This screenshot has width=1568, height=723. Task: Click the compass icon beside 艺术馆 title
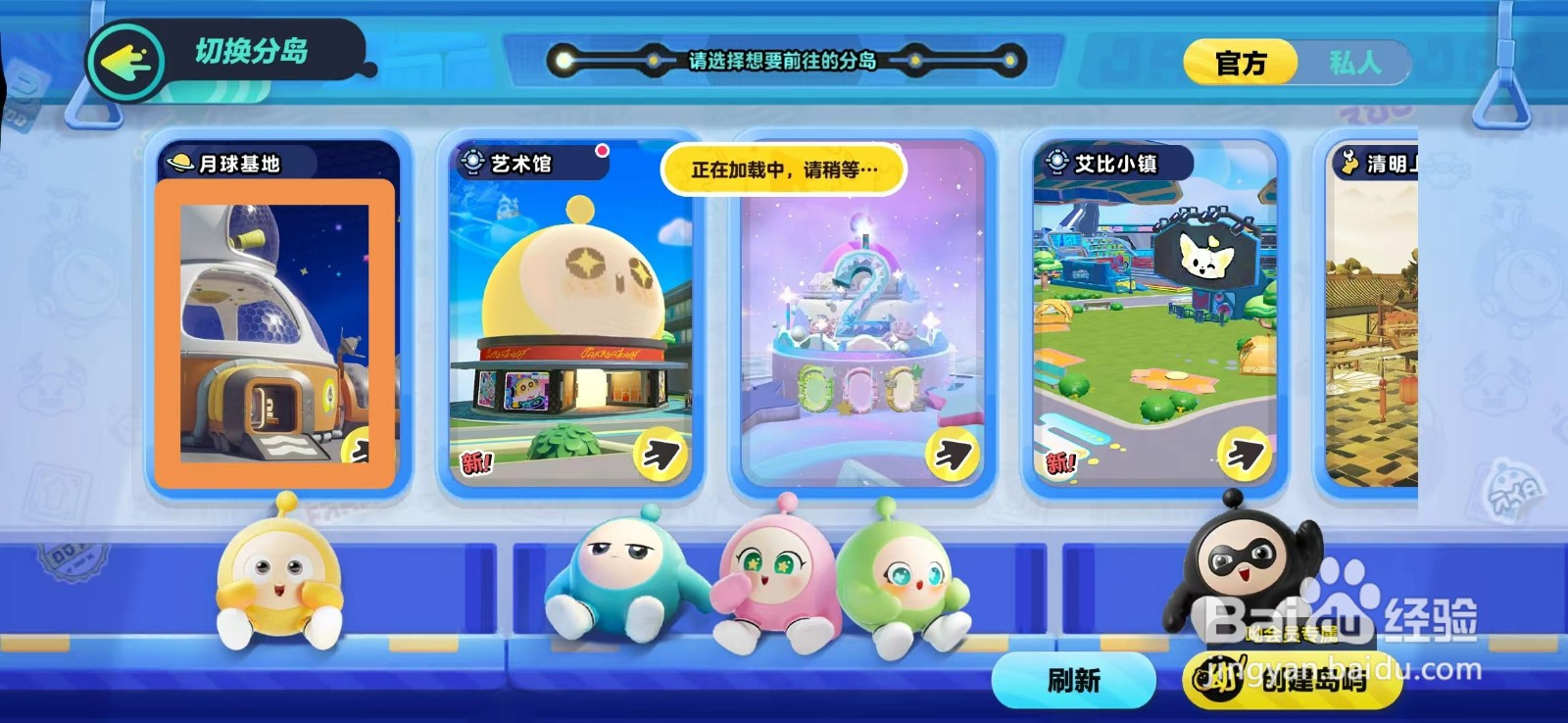pyautogui.click(x=471, y=159)
